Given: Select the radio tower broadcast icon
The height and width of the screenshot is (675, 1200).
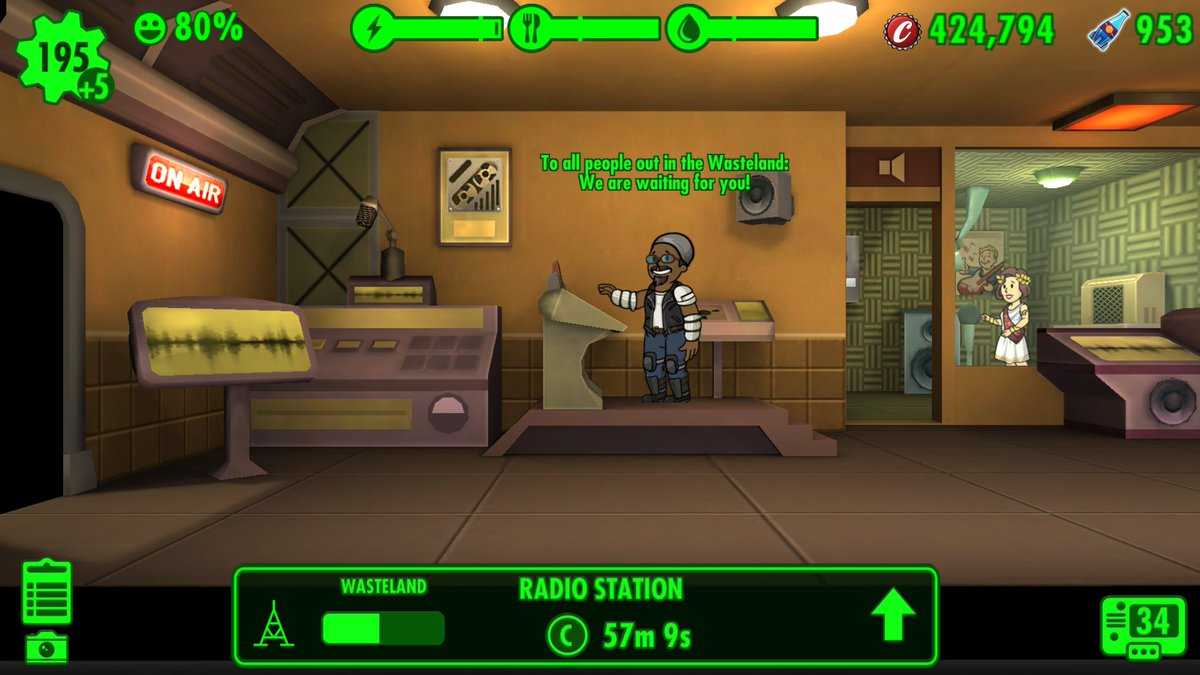Looking at the screenshot, I should (273, 624).
